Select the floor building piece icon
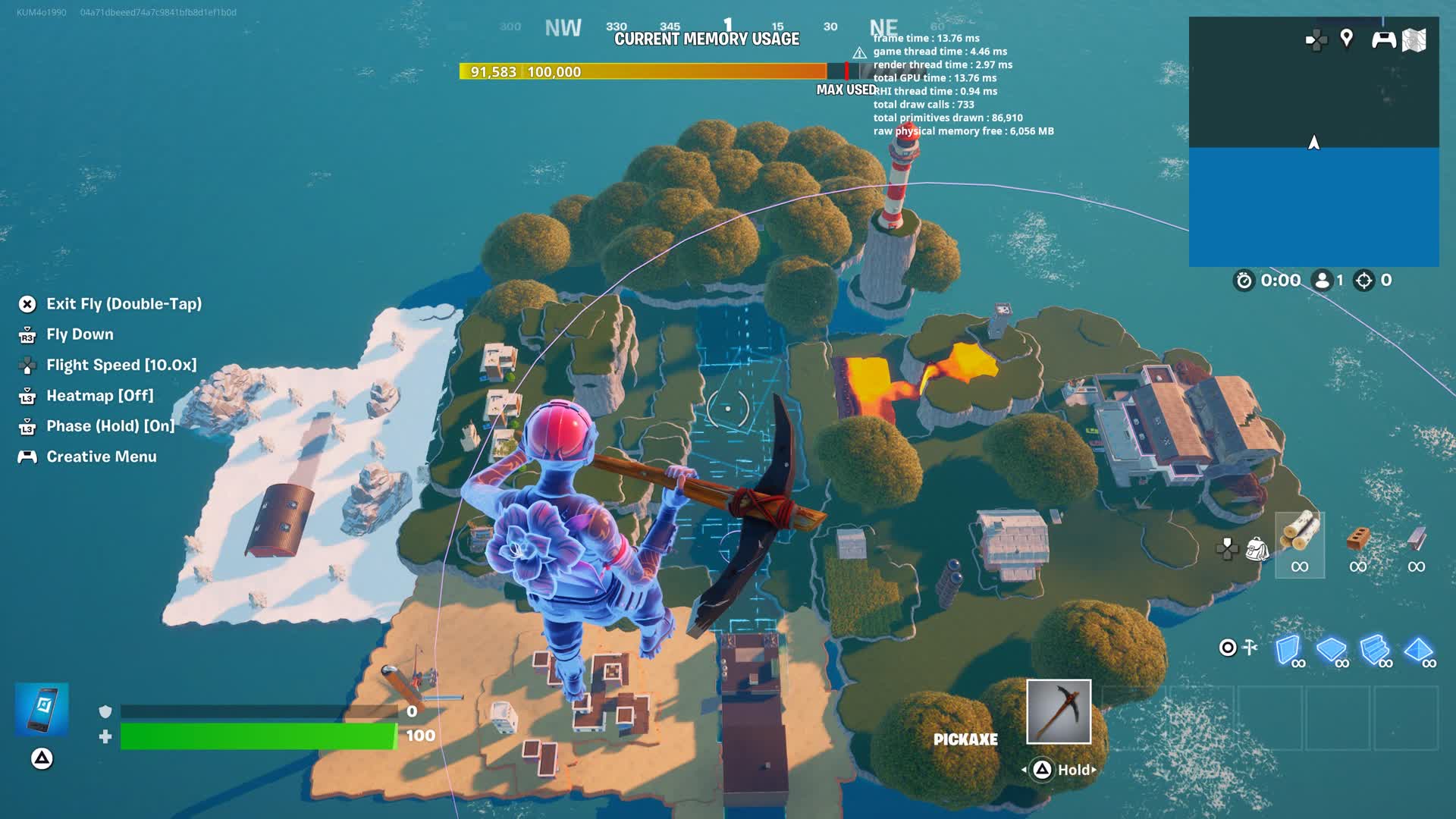 (x=1330, y=646)
